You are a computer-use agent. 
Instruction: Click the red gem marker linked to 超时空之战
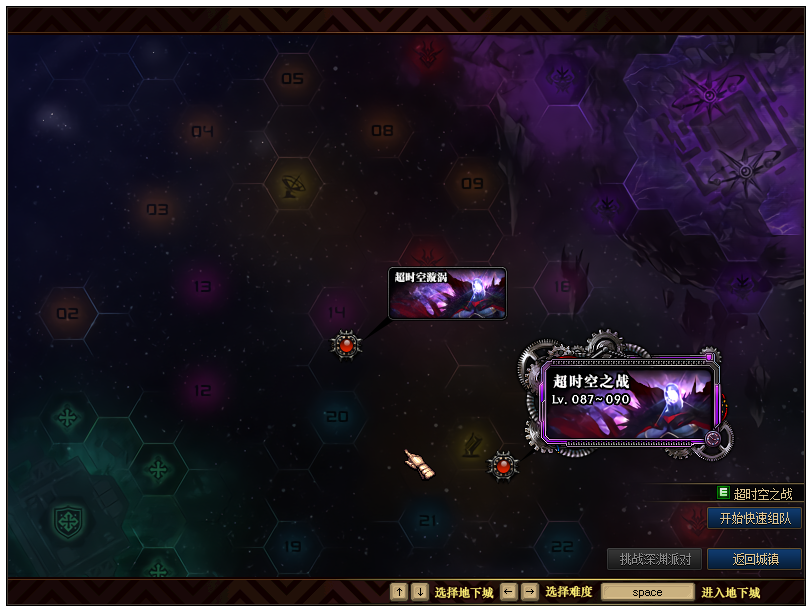(x=503, y=466)
